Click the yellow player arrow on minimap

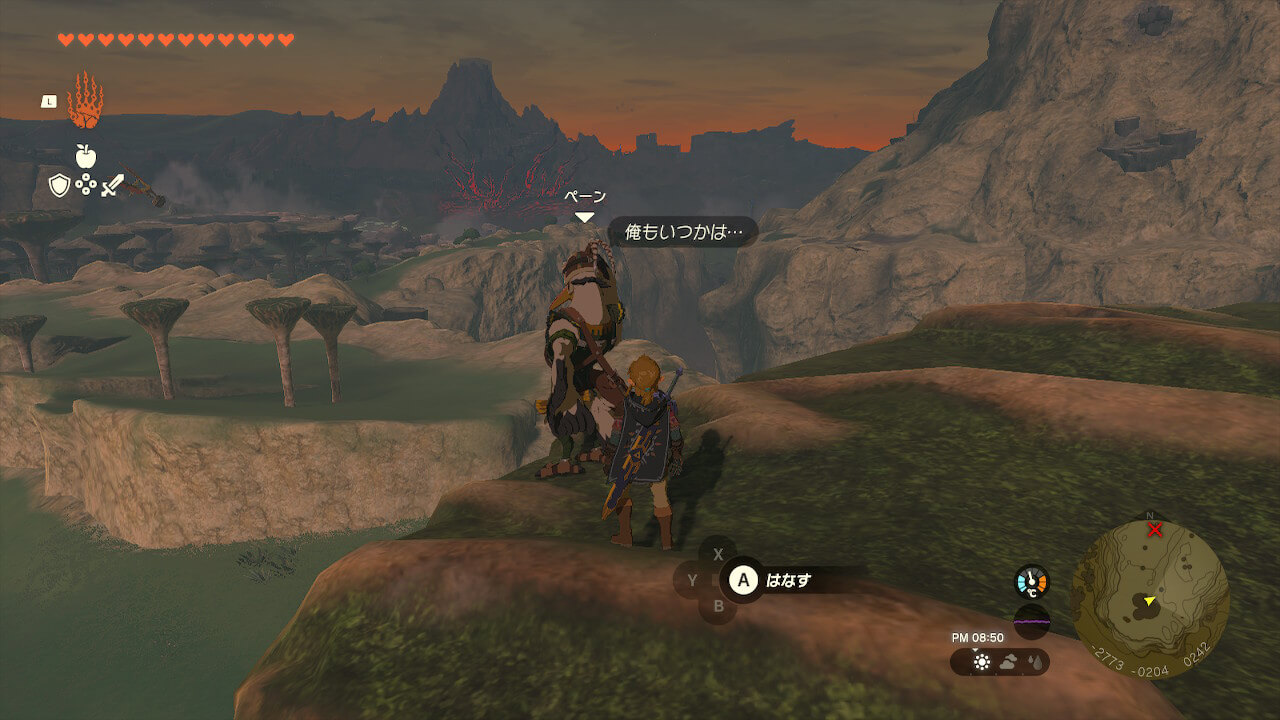pos(1150,600)
